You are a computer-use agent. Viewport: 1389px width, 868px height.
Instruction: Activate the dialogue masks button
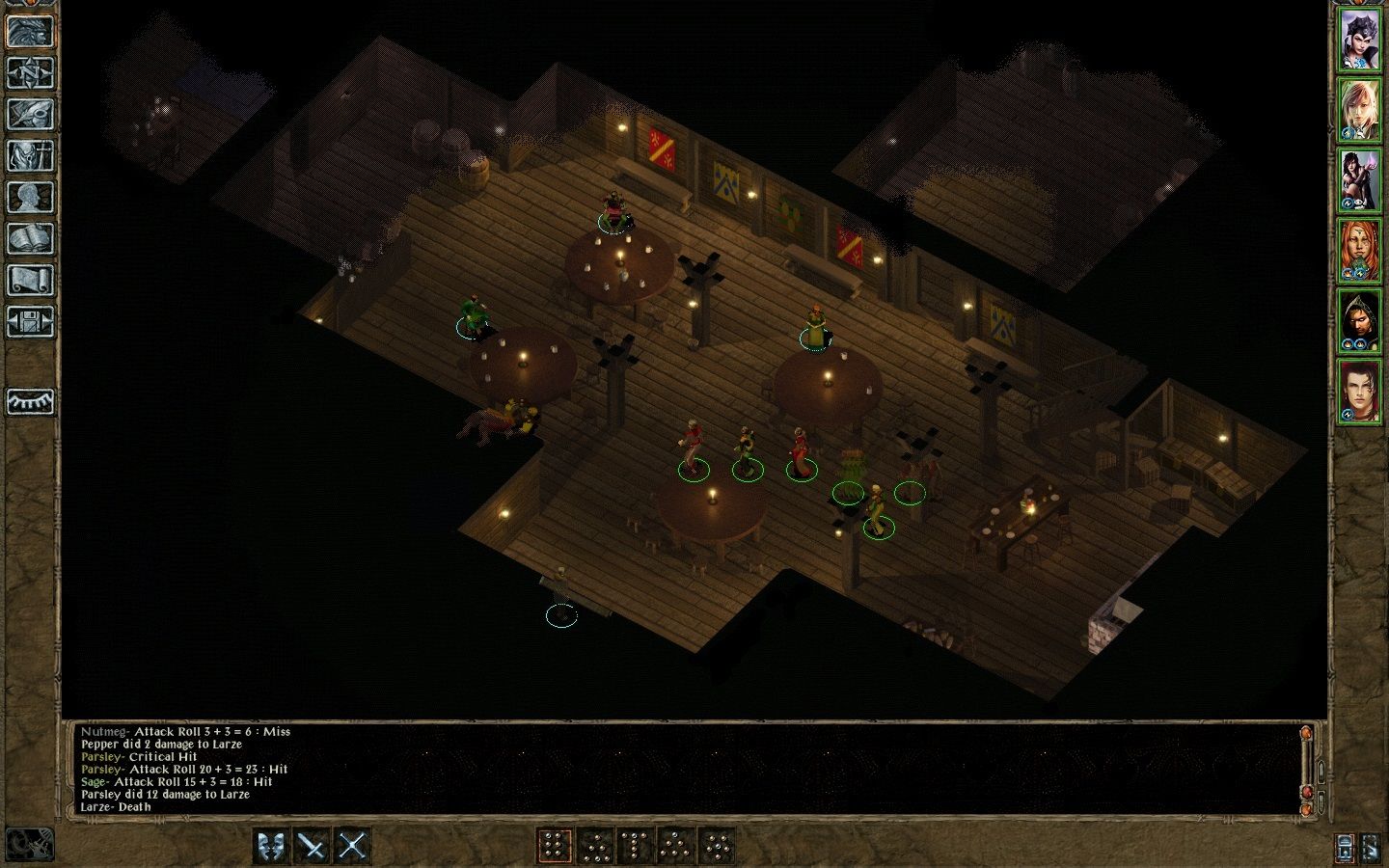[272, 846]
